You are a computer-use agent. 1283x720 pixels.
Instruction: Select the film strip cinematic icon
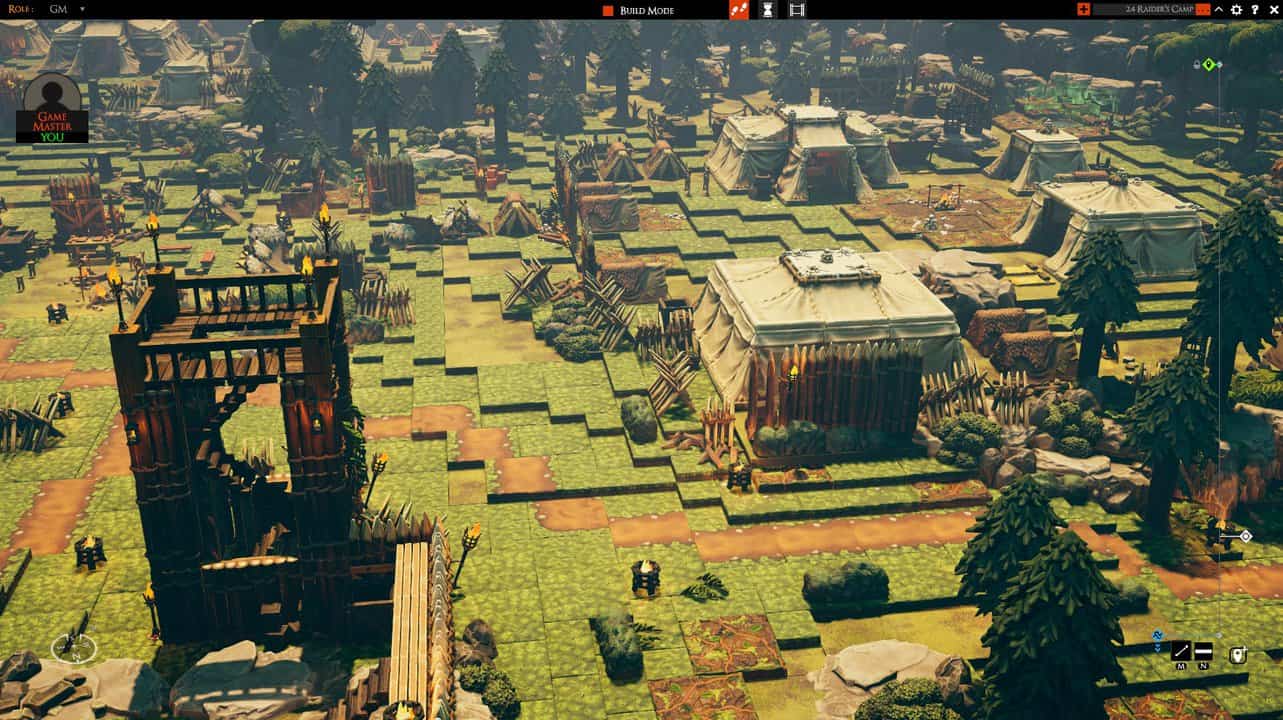(x=795, y=10)
